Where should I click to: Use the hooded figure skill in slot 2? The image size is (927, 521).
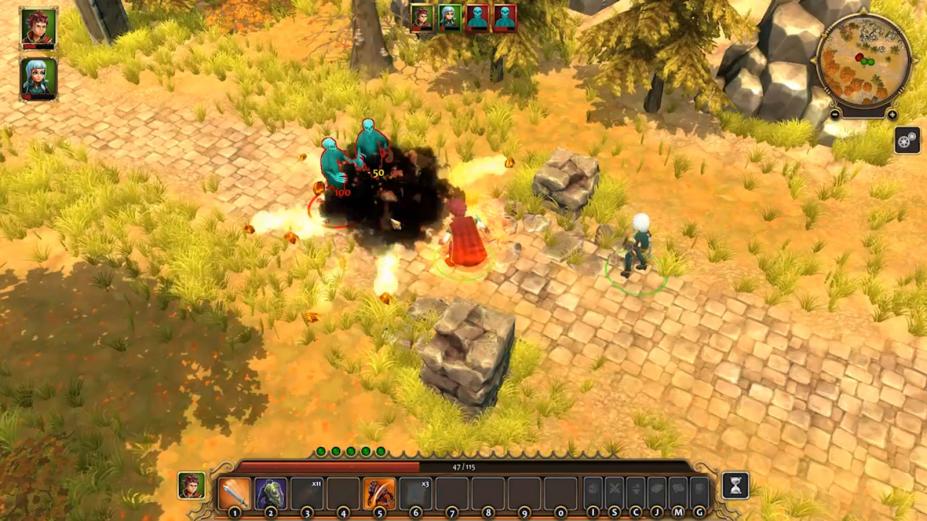(270, 492)
